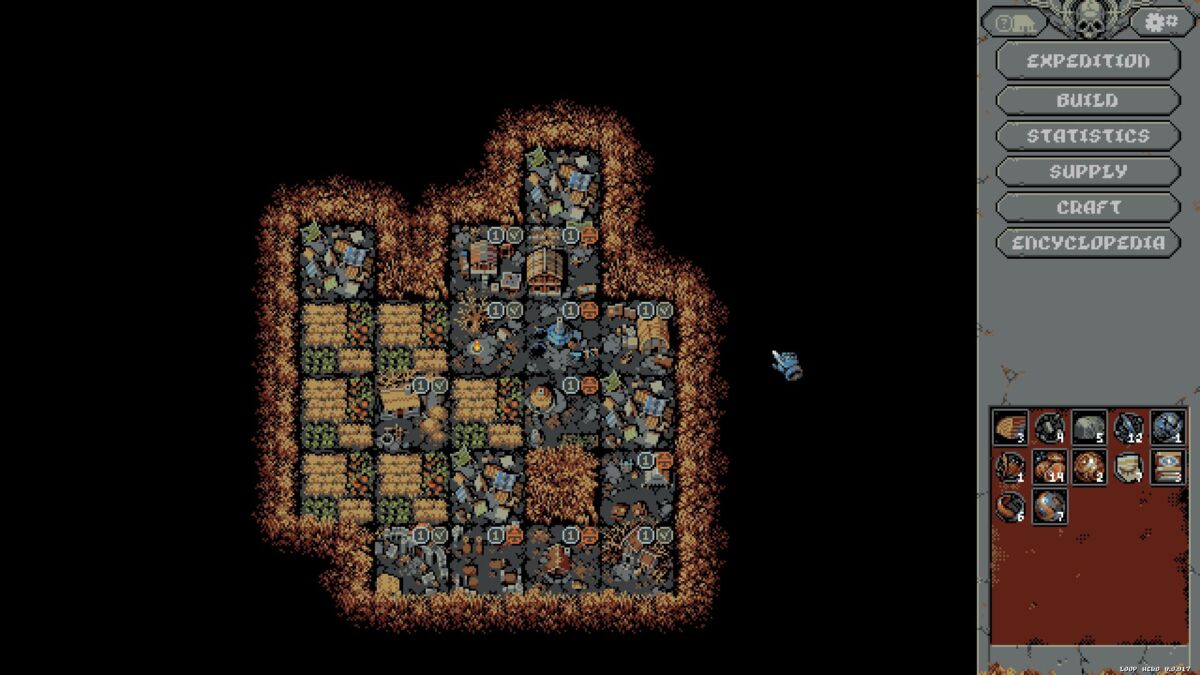Select the resource stack showing 12
The height and width of the screenshot is (675, 1200).
(x=1128, y=427)
